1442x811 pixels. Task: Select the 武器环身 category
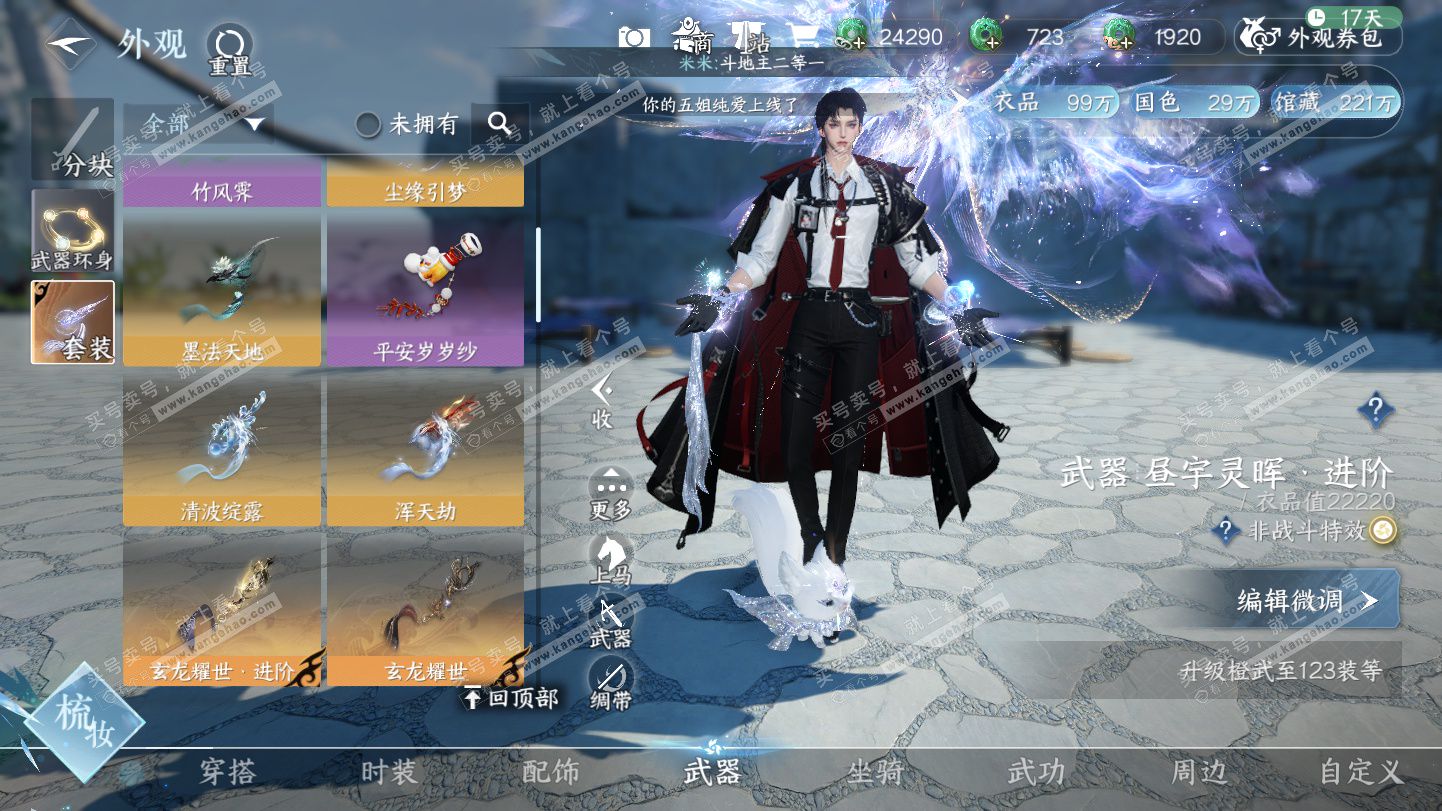click(x=72, y=232)
